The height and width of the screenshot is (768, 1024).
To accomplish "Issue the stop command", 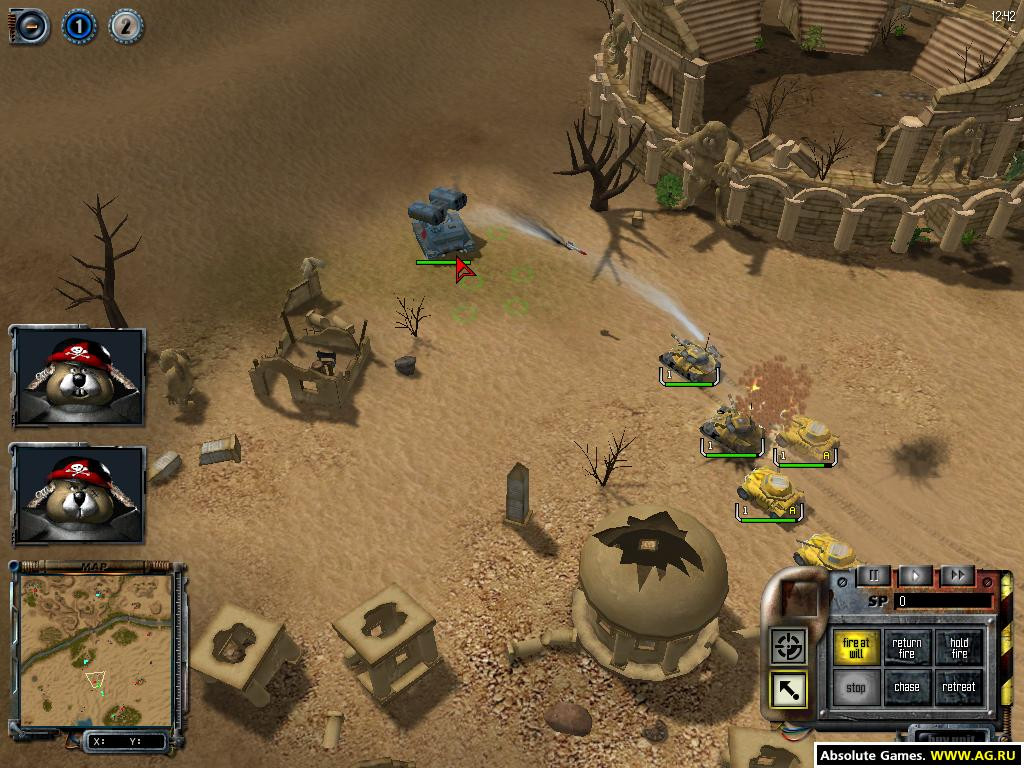I will tap(856, 688).
